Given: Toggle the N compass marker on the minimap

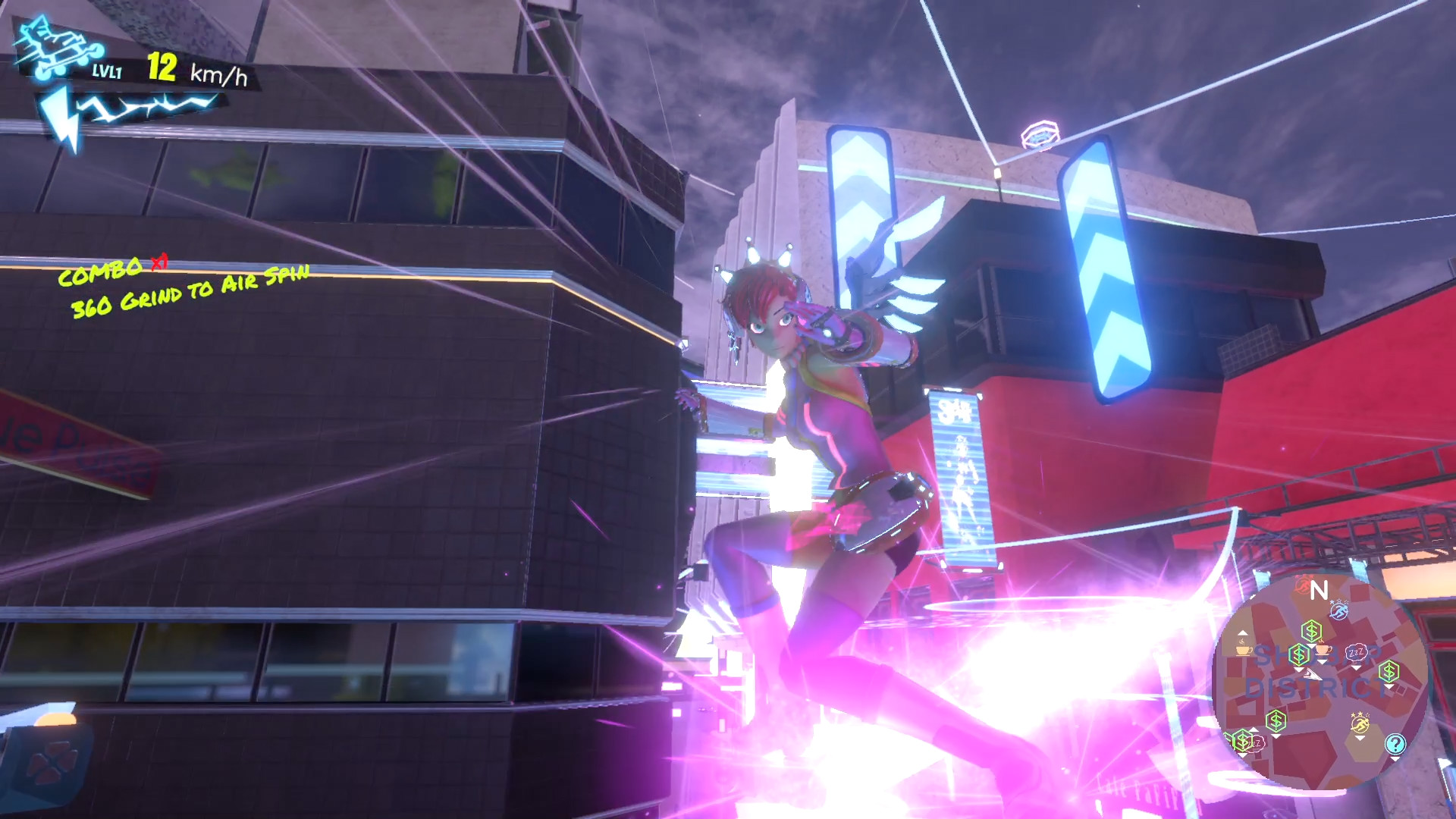Looking at the screenshot, I should [x=1321, y=590].
